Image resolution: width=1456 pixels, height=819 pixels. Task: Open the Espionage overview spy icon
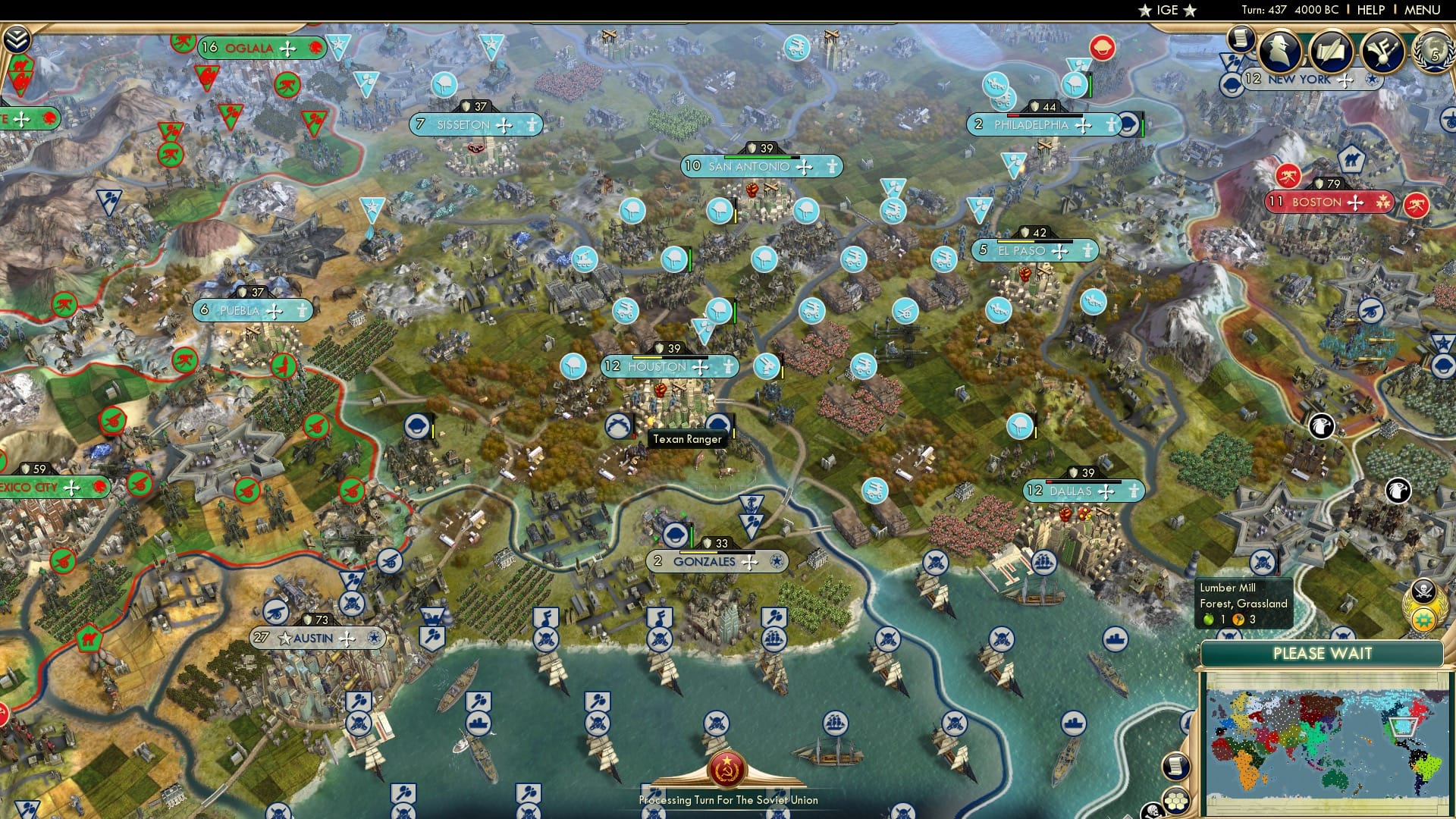click(x=1280, y=52)
